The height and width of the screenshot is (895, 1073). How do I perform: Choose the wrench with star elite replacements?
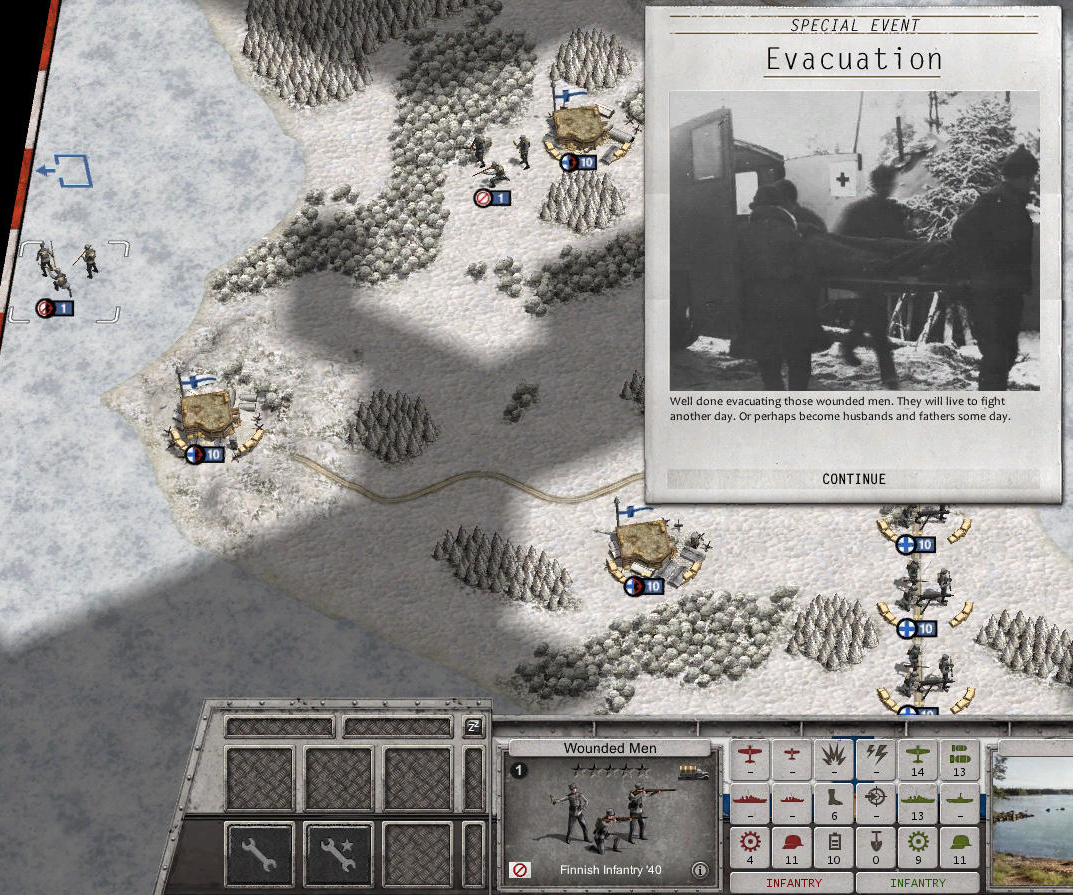(x=338, y=858)
